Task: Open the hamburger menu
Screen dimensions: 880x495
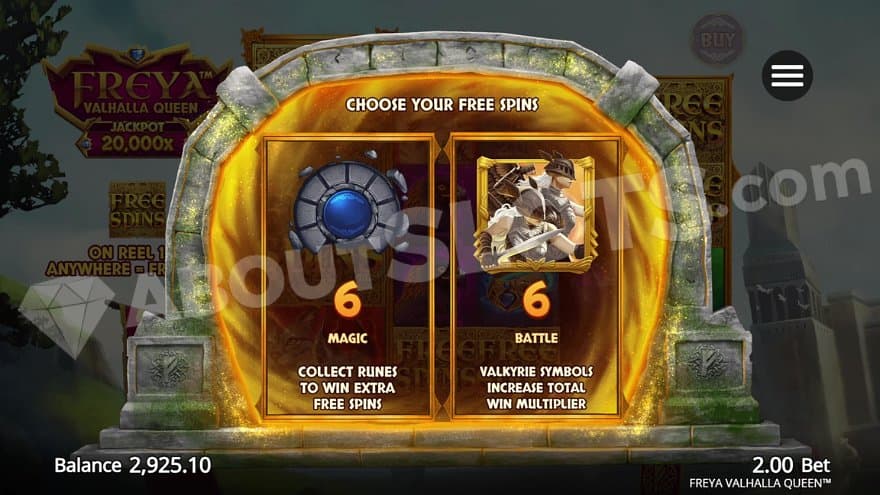Action: pos(787,75)
